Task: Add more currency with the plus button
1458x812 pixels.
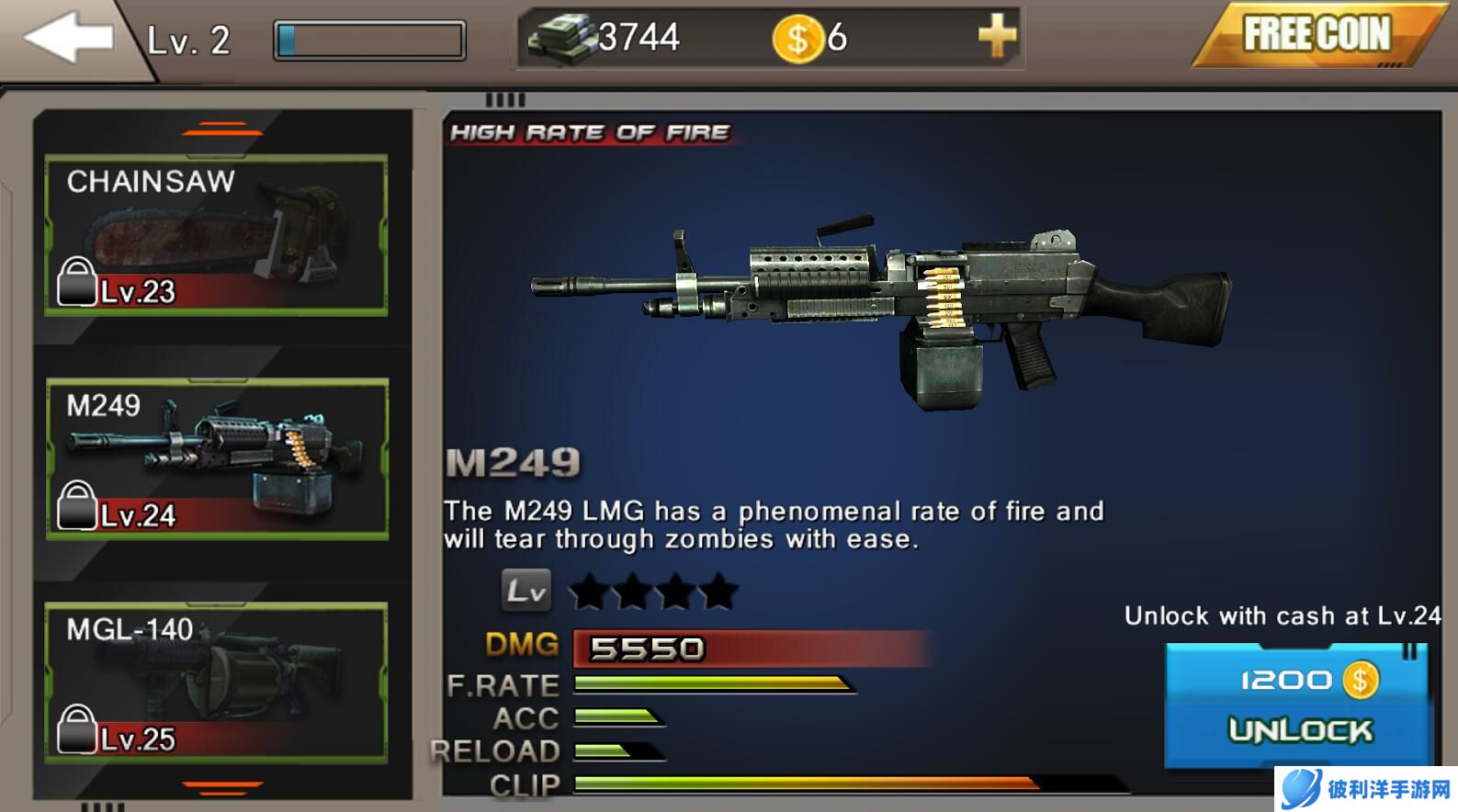Action: pyautogui.click(x=997, y=38)
